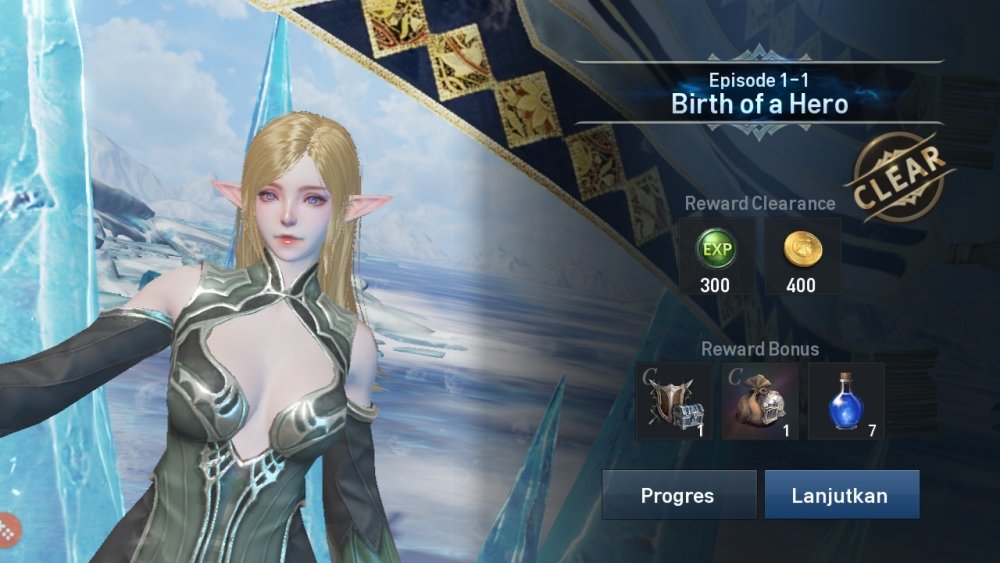Select the blue potion bonus reward
This screenshot has width=1000, height=563.
coord(846,401)
